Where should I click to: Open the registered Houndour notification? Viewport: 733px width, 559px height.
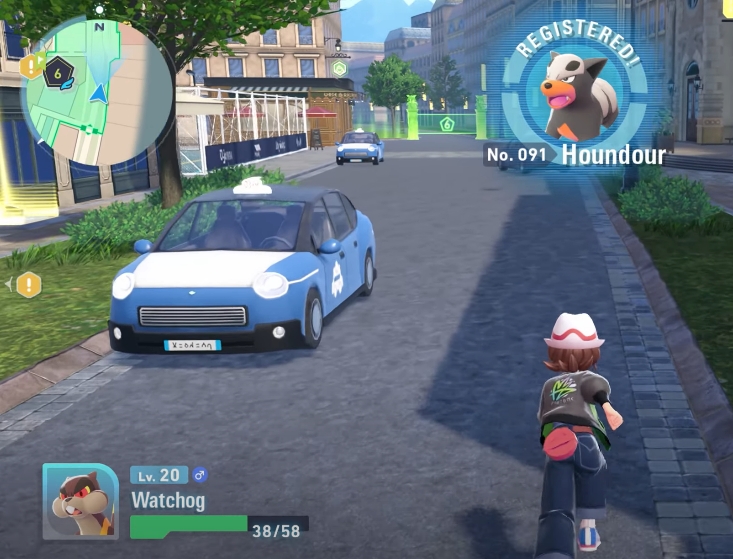[x=578, y=100]
